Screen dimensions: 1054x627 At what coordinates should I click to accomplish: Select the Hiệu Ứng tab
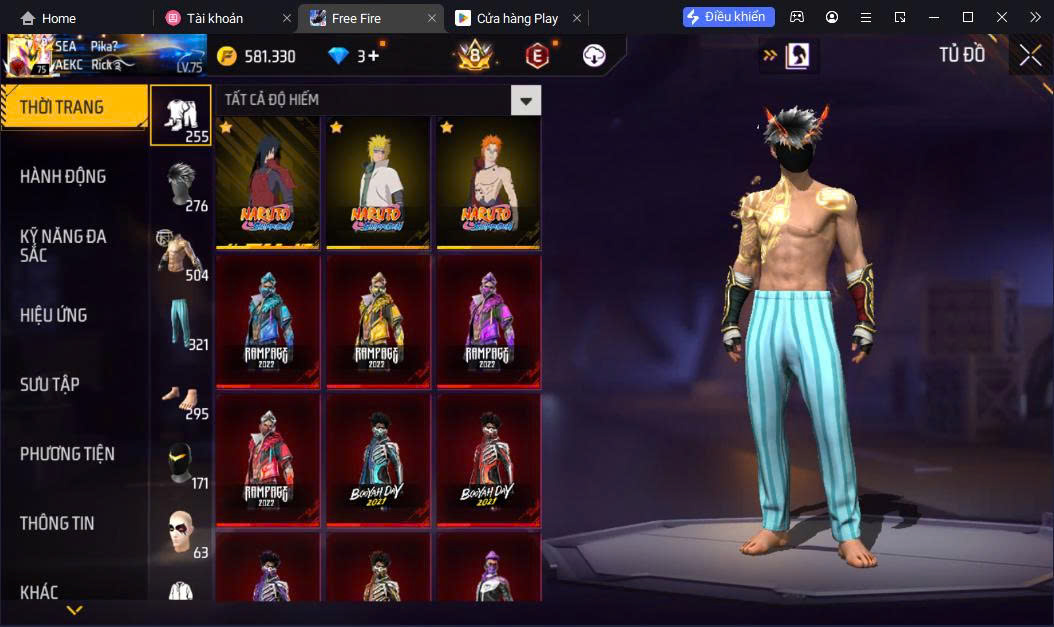point(53,315)
